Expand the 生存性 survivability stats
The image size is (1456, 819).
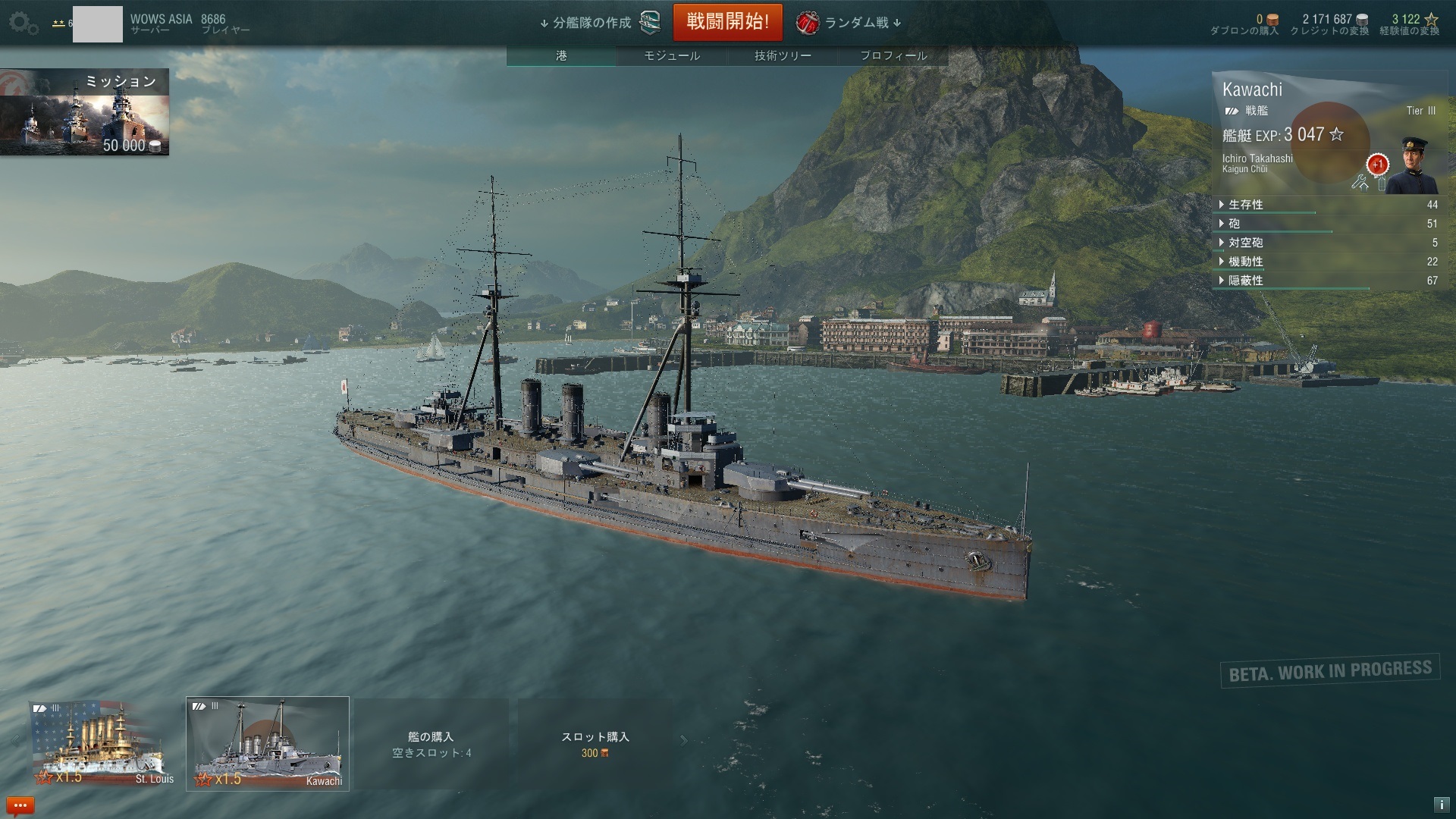[x=1245, y=205]
